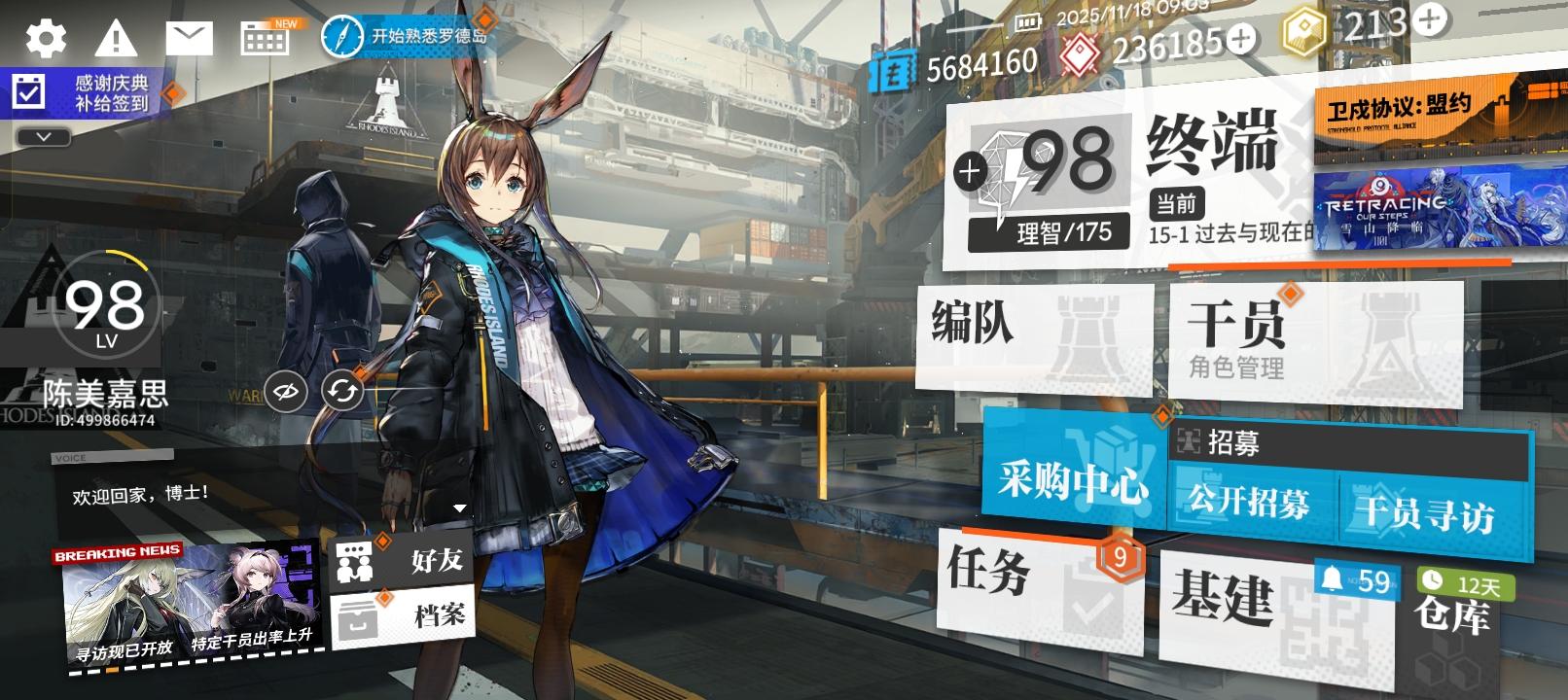Open the game settings gear

(45, 41)
